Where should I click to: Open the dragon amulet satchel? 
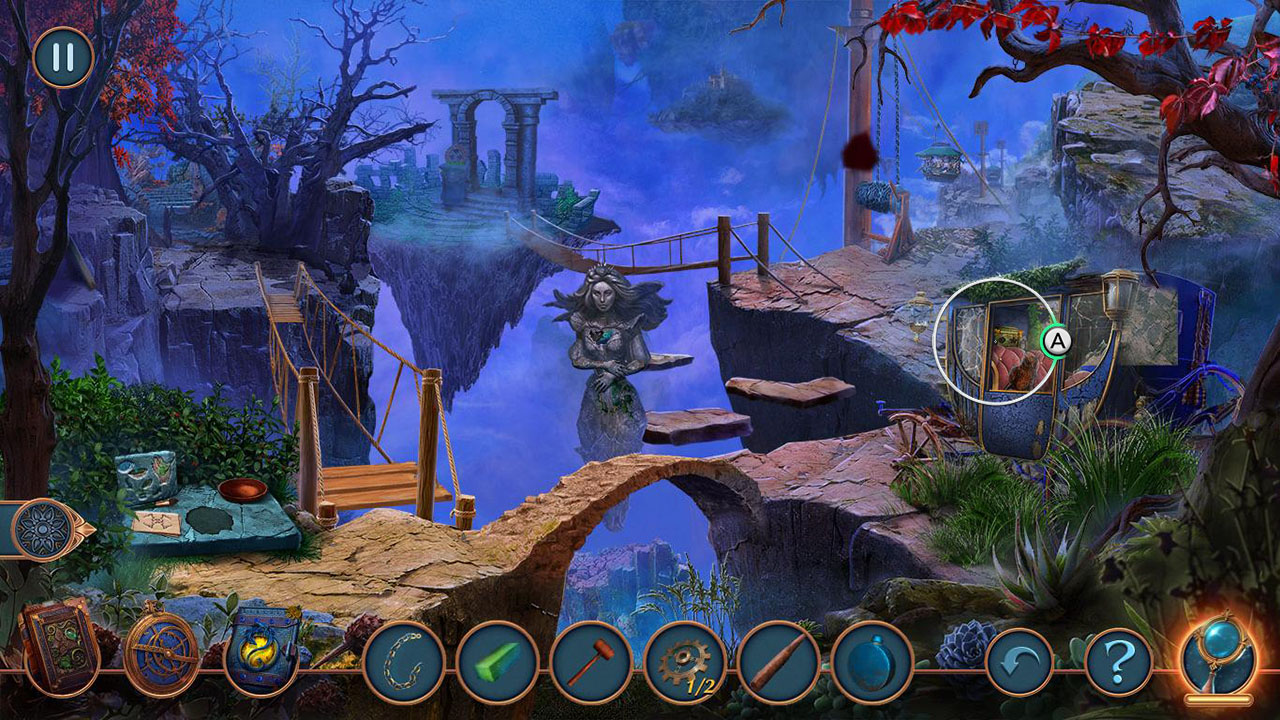coord(265,650)
